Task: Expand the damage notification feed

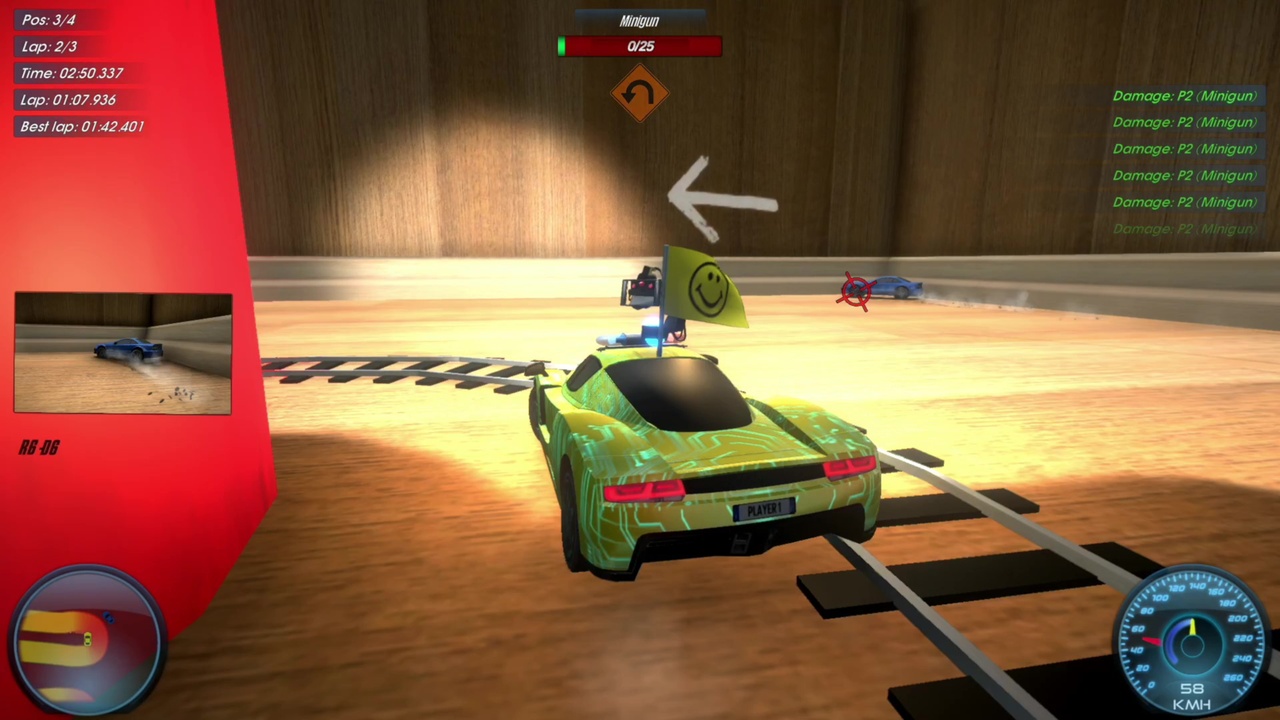Action: pos(1184,160)
